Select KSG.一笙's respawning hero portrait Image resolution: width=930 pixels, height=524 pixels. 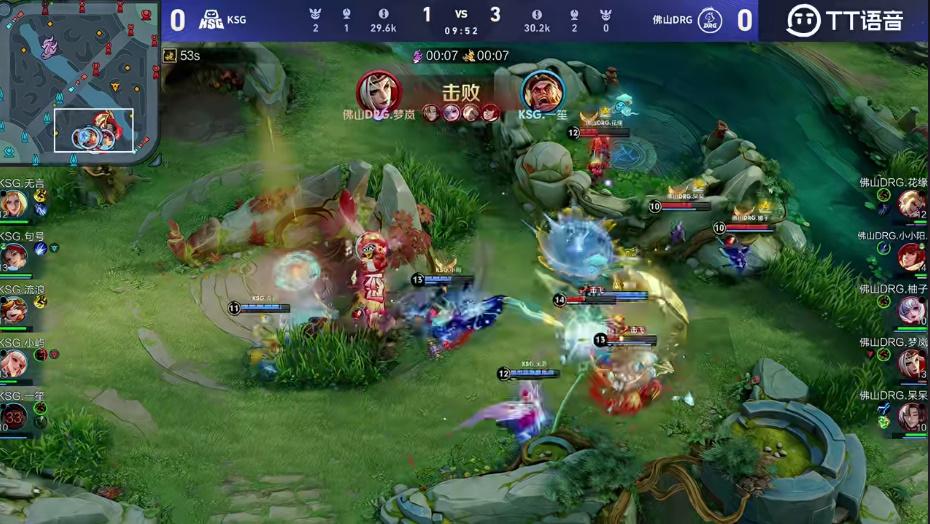pyautogui.click(x=14, y=415)
